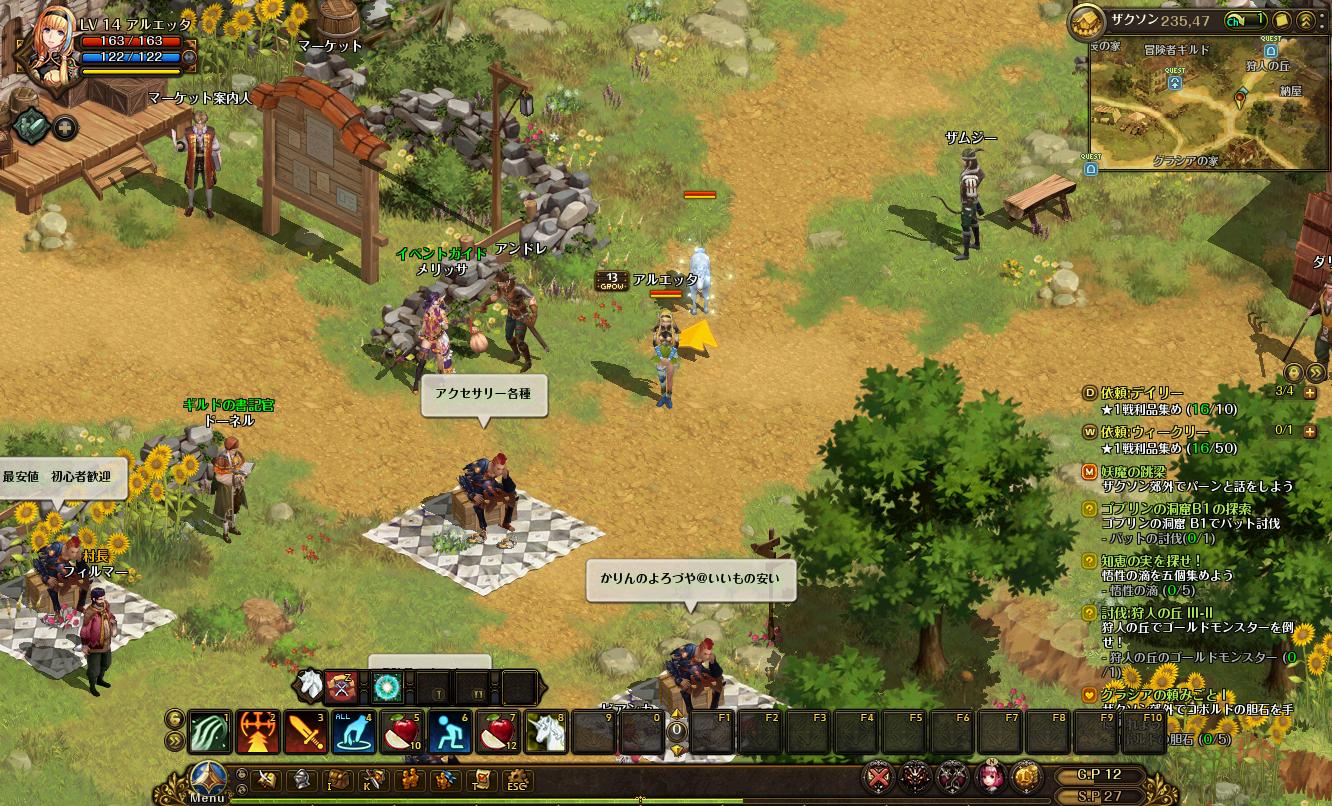
Task: Activate the blue kneeling figure skill
Action: (449, 732)
